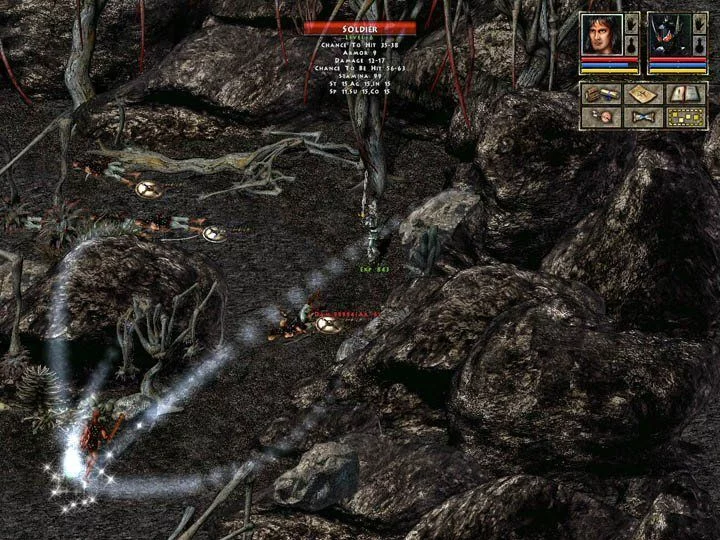Open the parchment map button
The height and width of the screenshot is (540, 720).
click(643, 94)
